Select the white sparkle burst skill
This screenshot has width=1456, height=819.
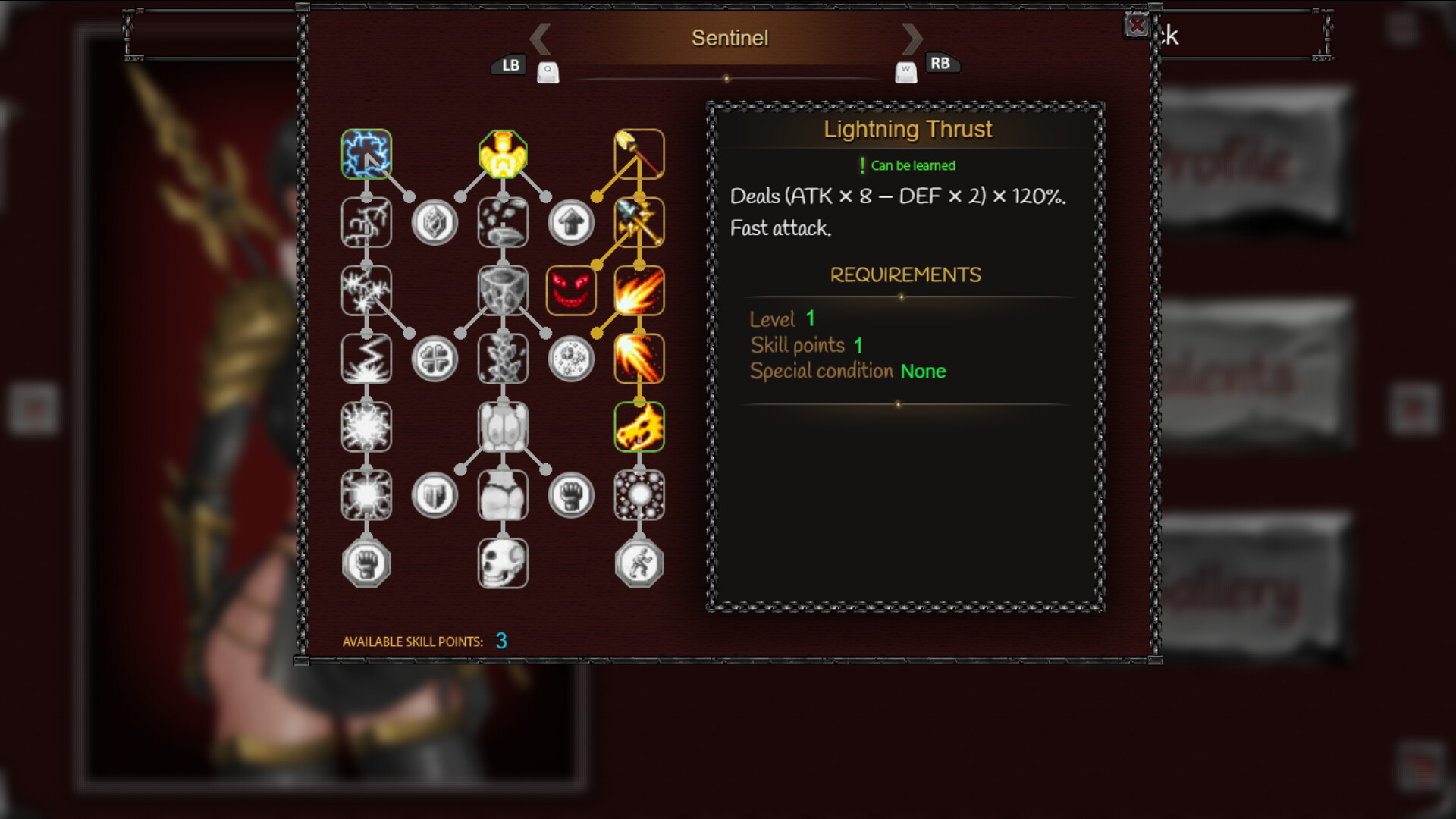(x=367, y=427)
